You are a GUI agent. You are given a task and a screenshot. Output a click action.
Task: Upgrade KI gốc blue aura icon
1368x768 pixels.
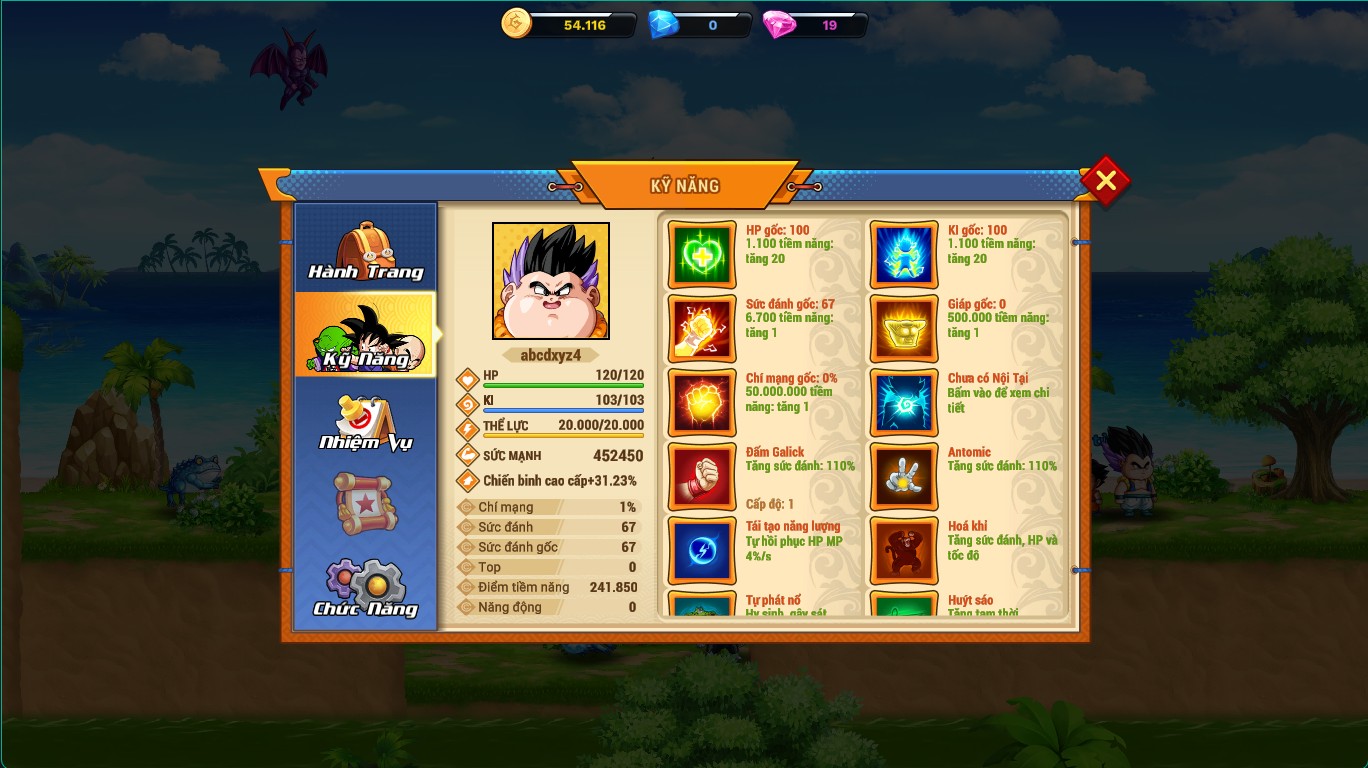pos(904,255)
